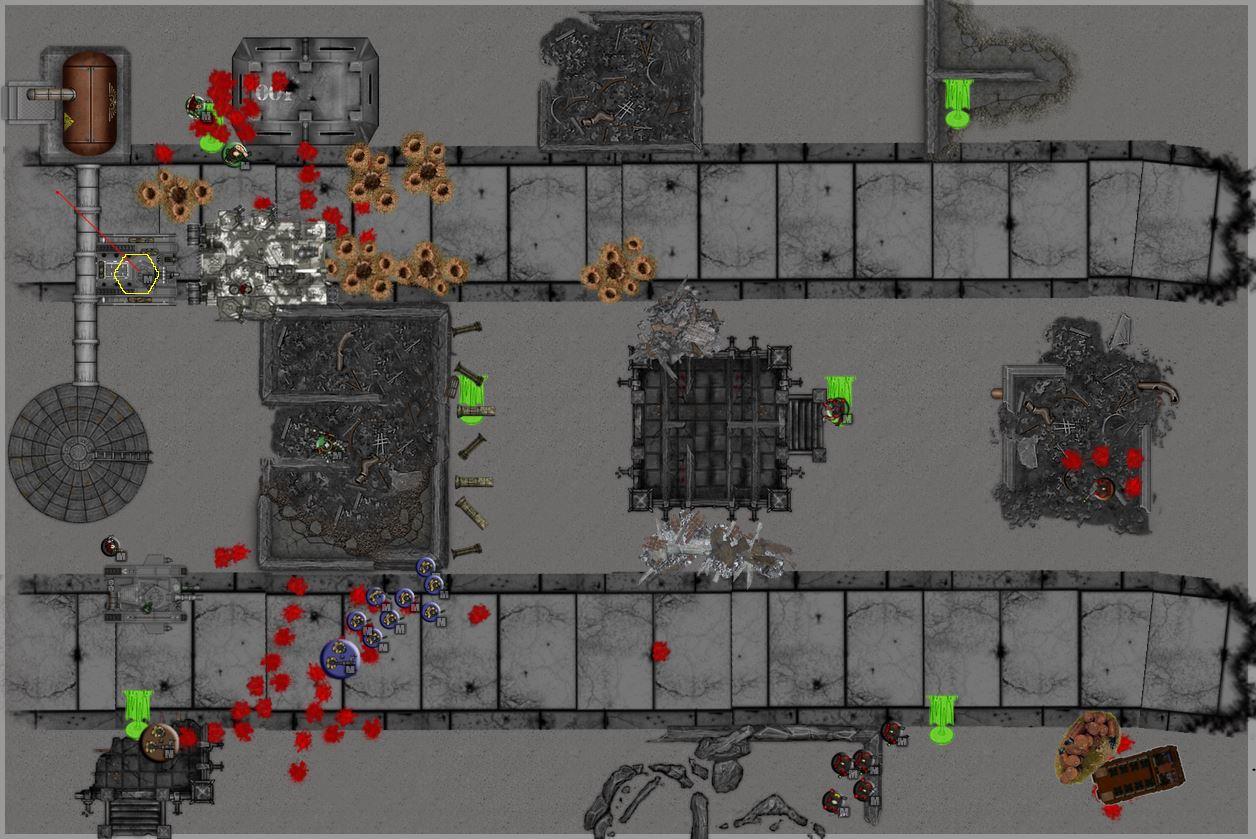Screen dimensions: 1256x839
Task: Select the brown round unit token
Action: click(158, 742)
